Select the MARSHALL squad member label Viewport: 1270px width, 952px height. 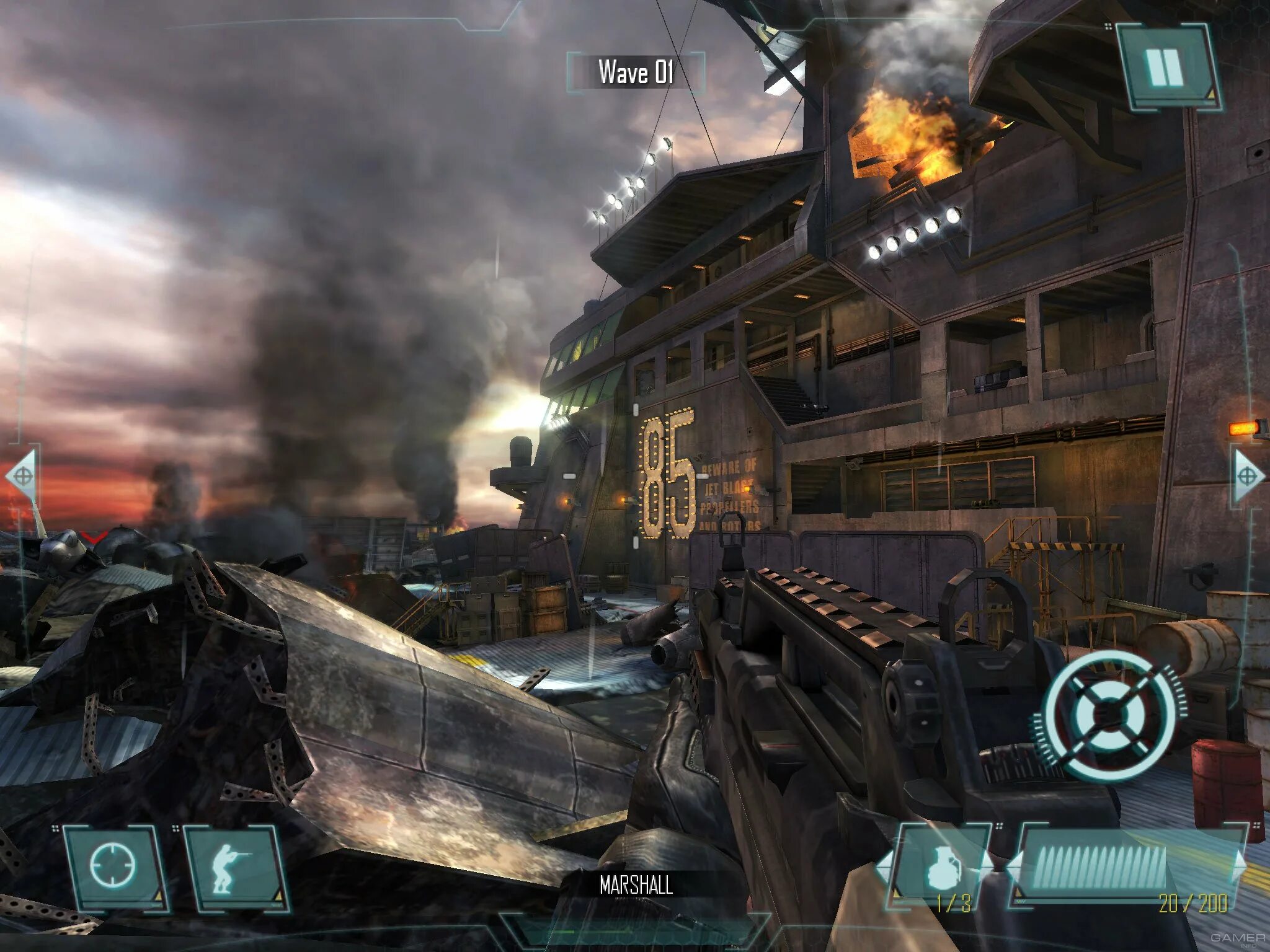point(636,884)
